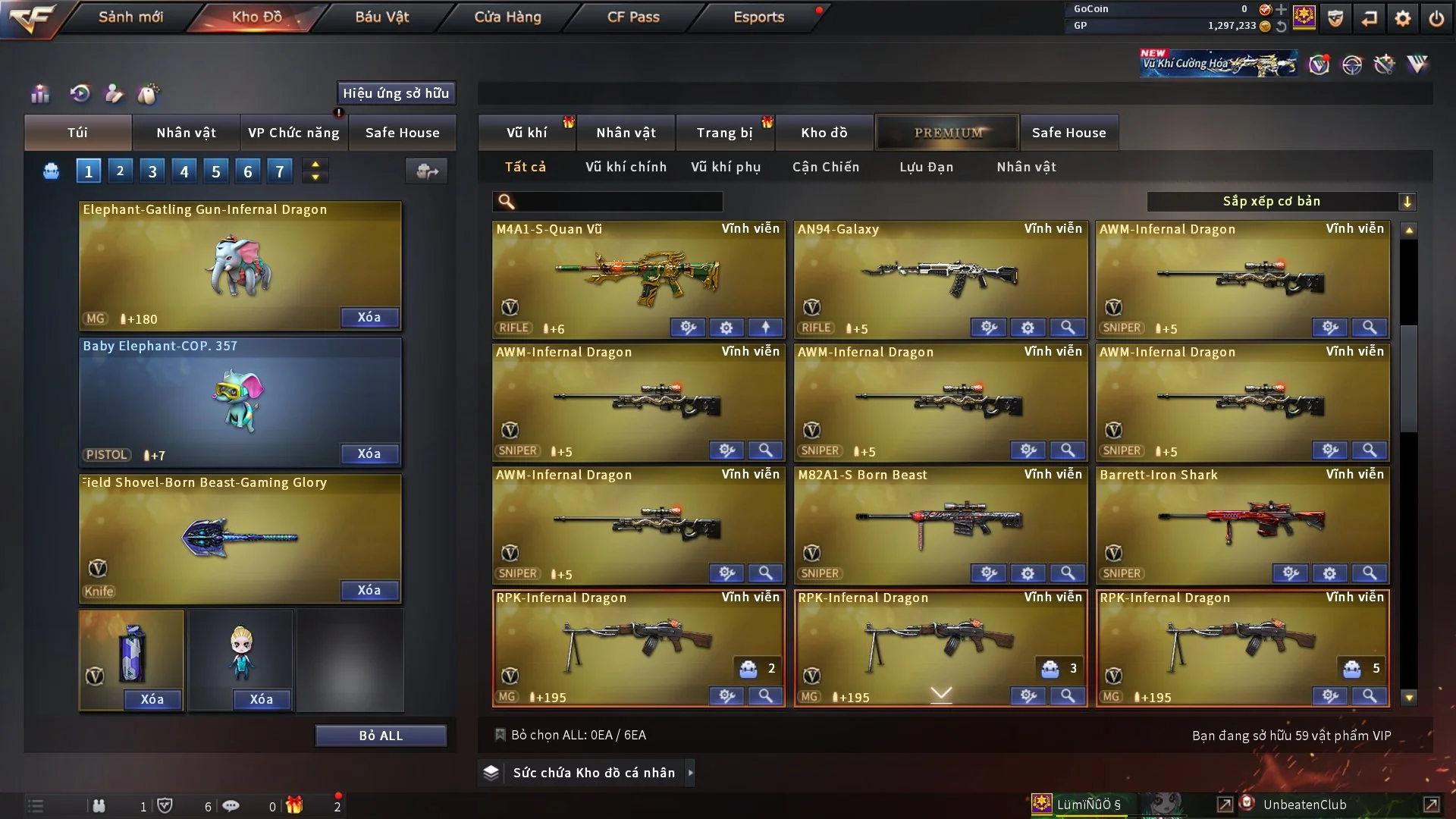Filter by Cận Chiến category

tap(826, 167)
